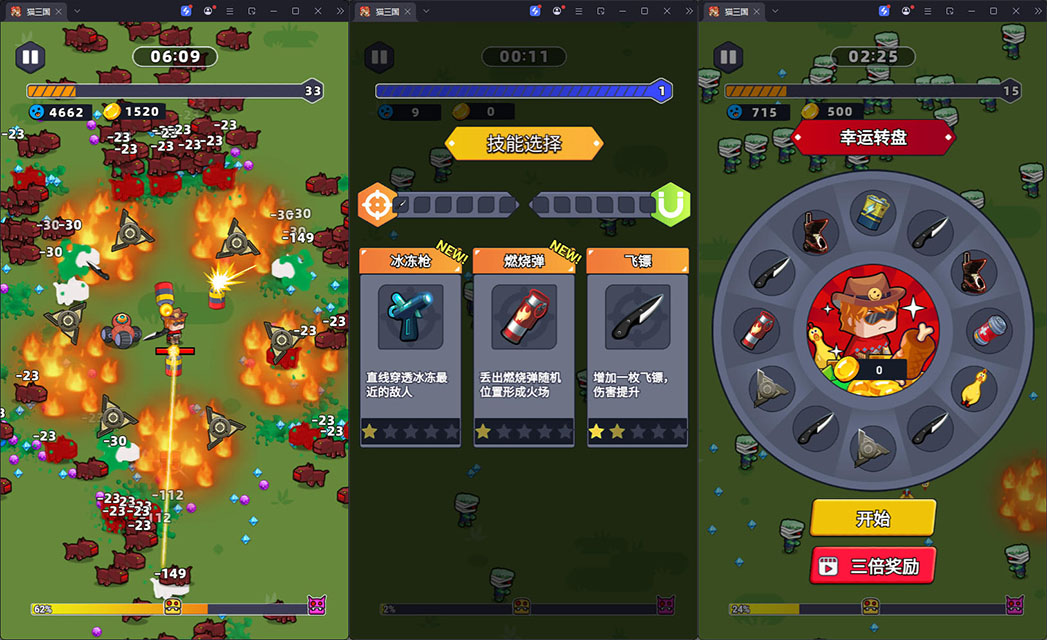This screenshot has height=640, width=1047.
Task: Start the lucky wheel with 开始
Action: coord(872,518)
